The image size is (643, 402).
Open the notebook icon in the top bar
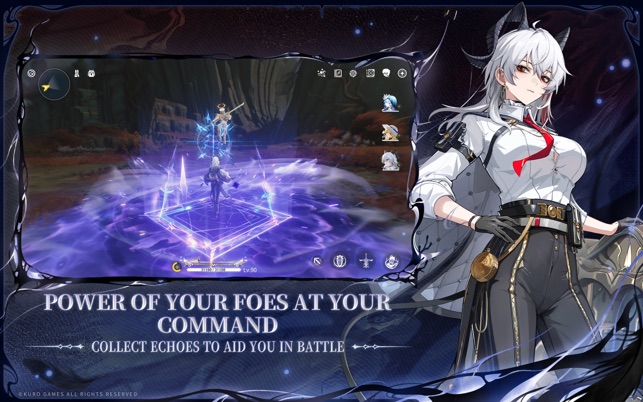point(338,73)
